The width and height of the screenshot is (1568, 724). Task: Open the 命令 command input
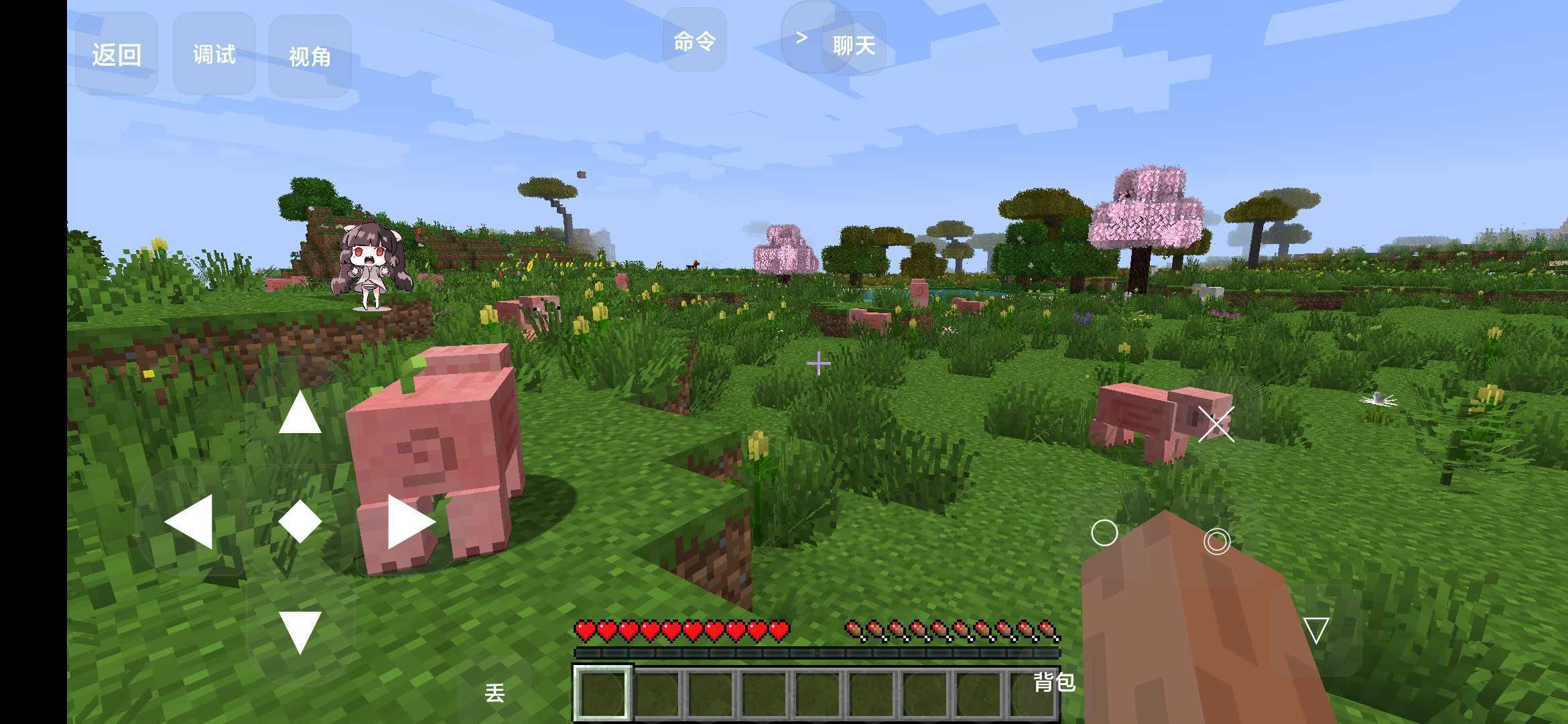tap(694, 41)
